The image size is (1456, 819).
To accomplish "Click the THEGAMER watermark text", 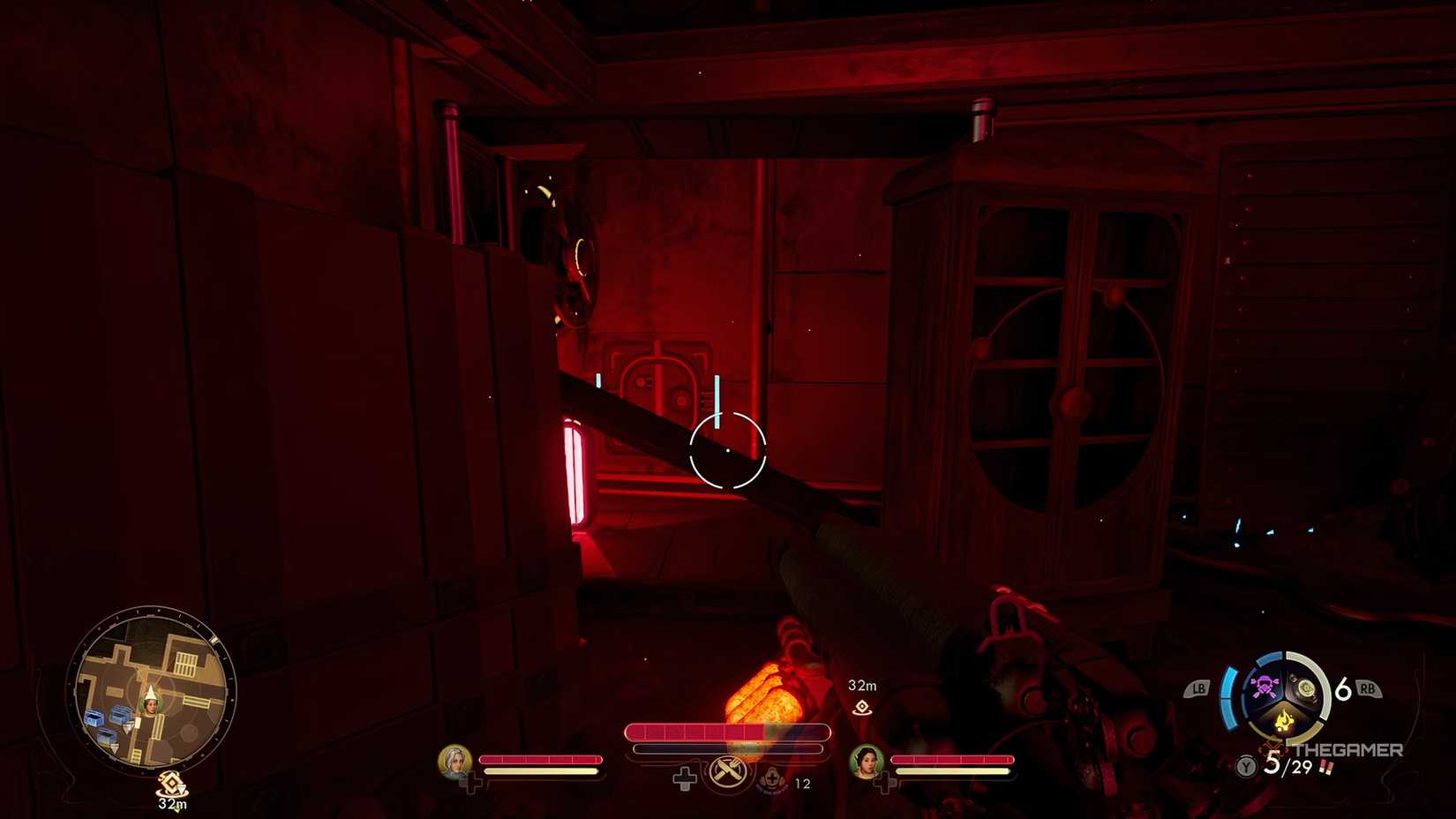I will (1348, 749).
